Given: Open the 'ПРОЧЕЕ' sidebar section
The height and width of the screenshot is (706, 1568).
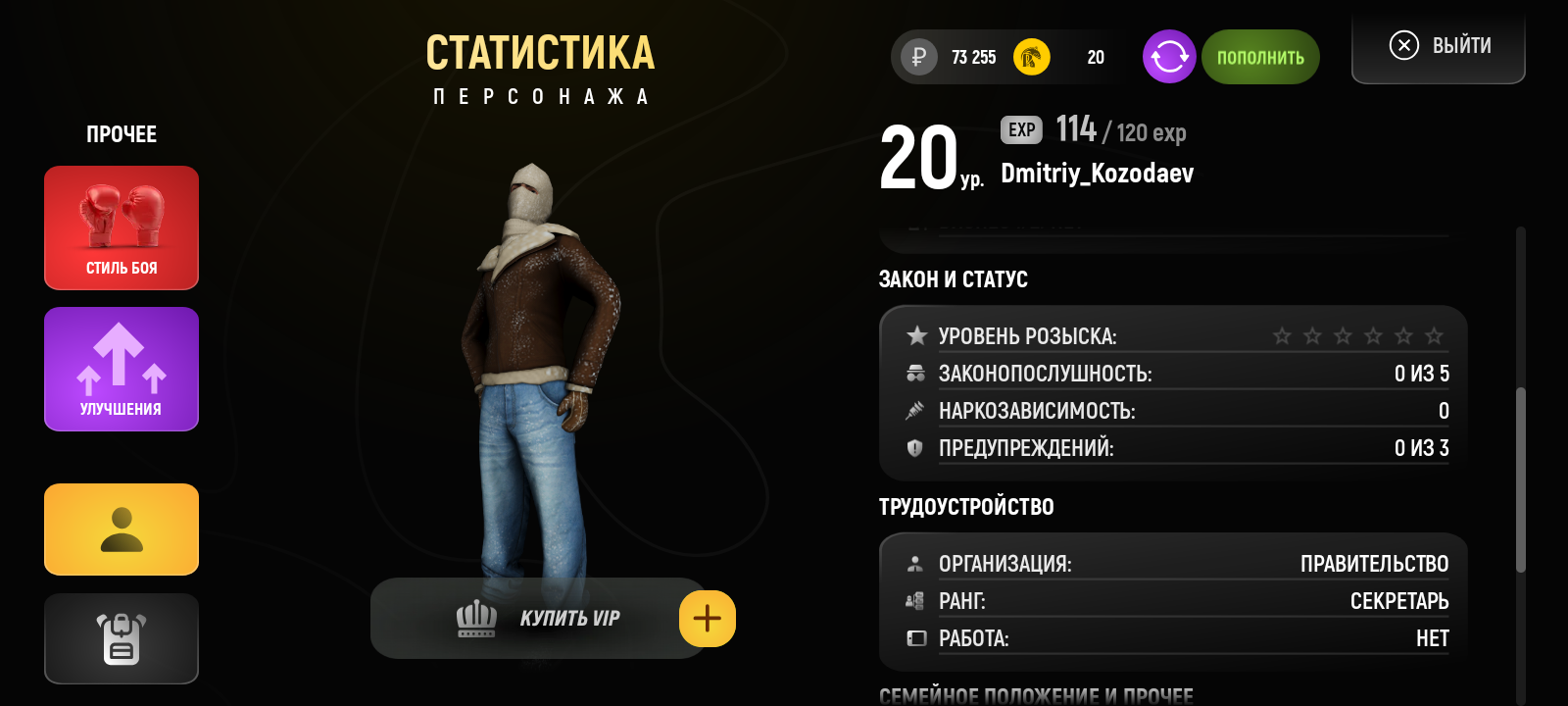Looking at the screenshot, I should click(121, 133).
